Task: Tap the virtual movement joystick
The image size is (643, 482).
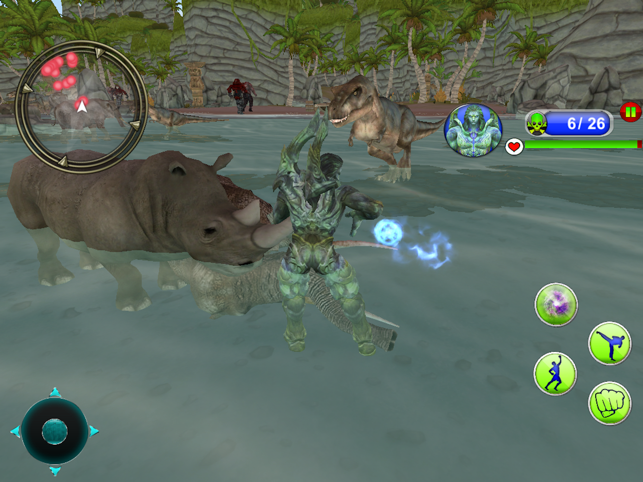Action: [55, 431]
